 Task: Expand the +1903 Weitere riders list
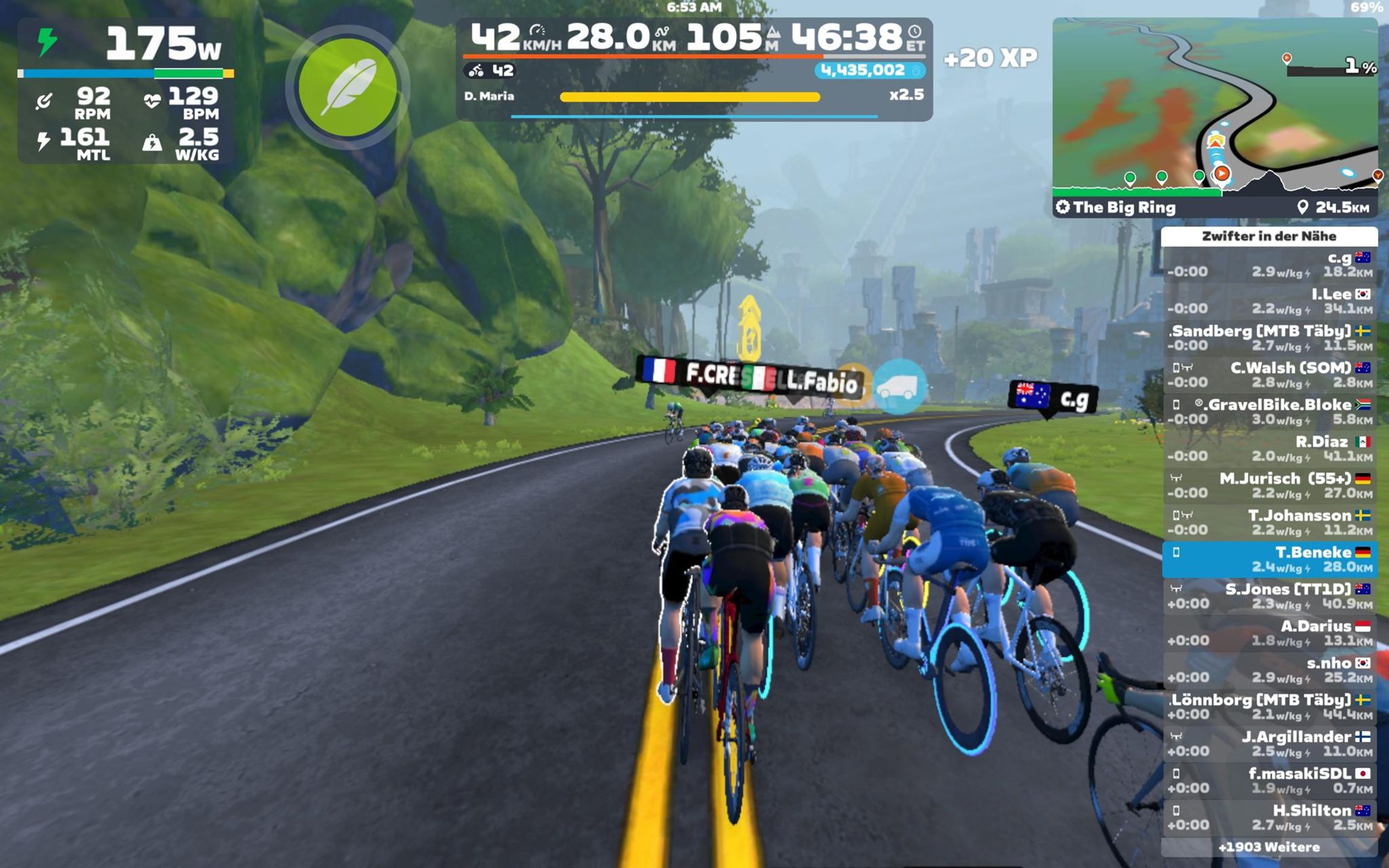(1269, 847)
